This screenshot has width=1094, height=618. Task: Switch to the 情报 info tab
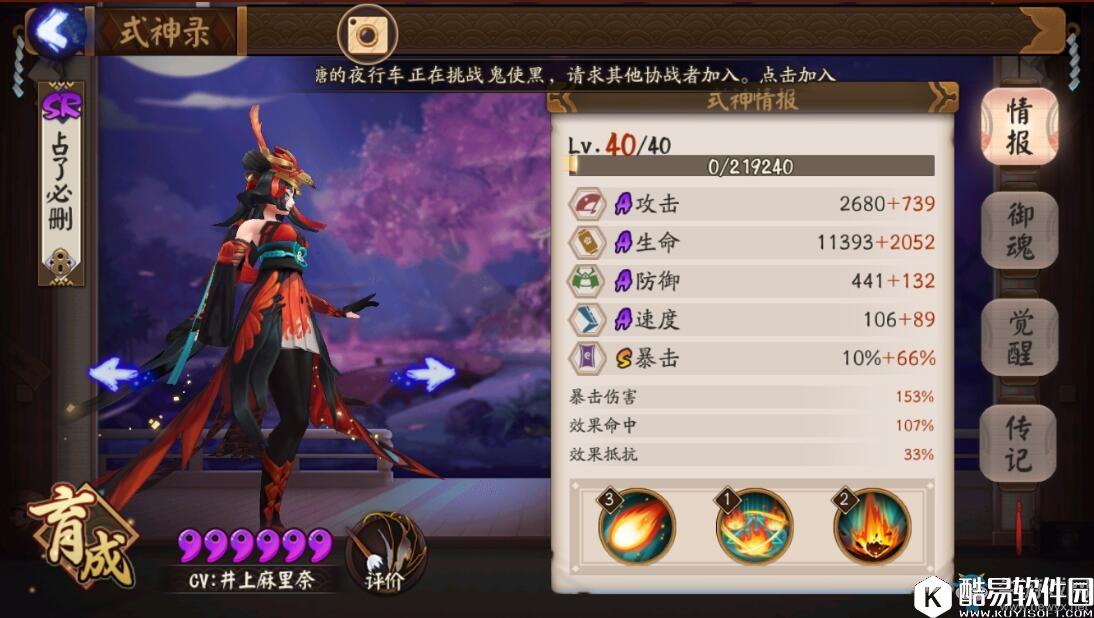click(x=1018, y=126)
